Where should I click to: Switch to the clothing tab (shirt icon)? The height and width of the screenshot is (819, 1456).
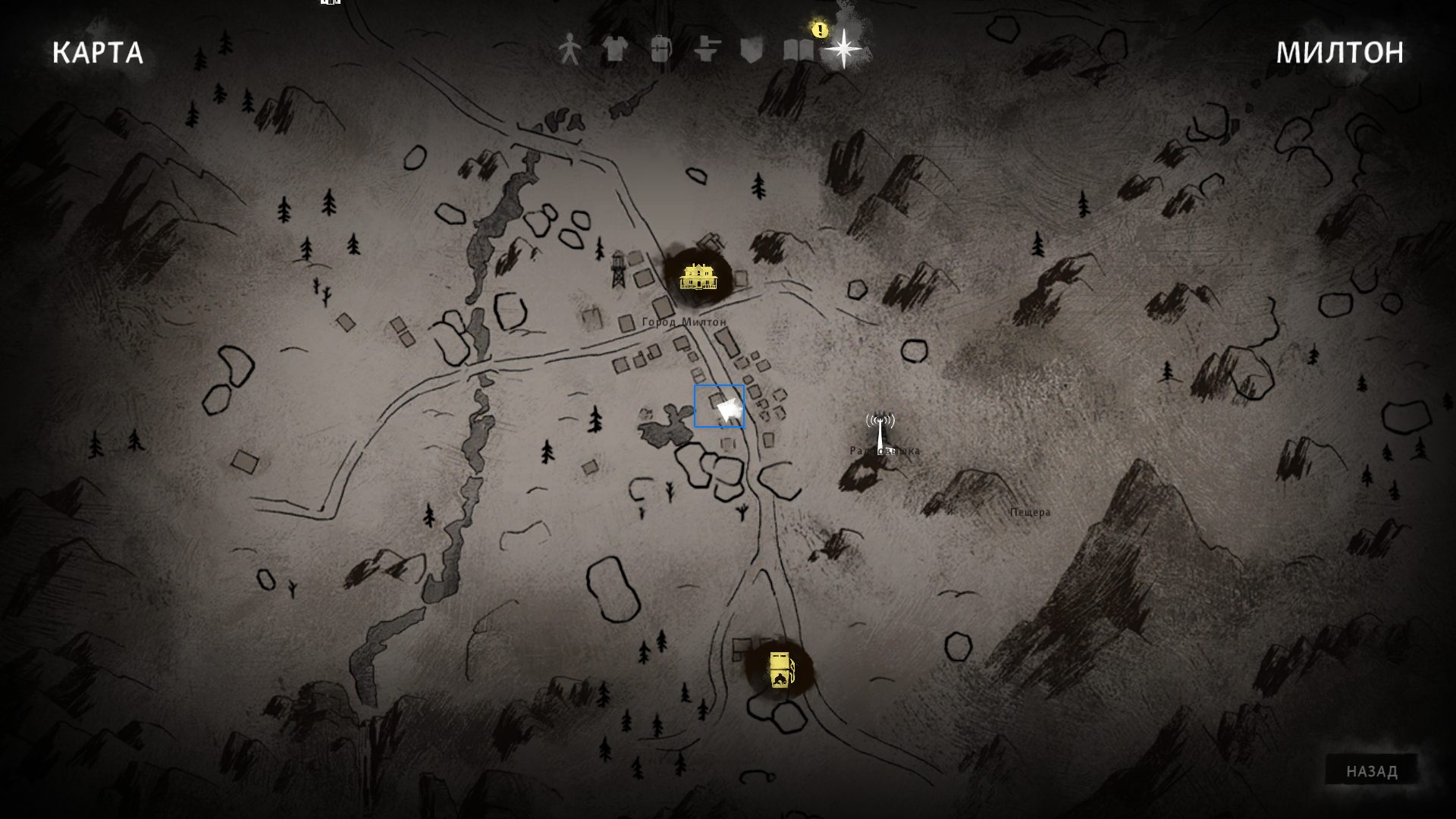pyautogui.click(x=615, y=50)
